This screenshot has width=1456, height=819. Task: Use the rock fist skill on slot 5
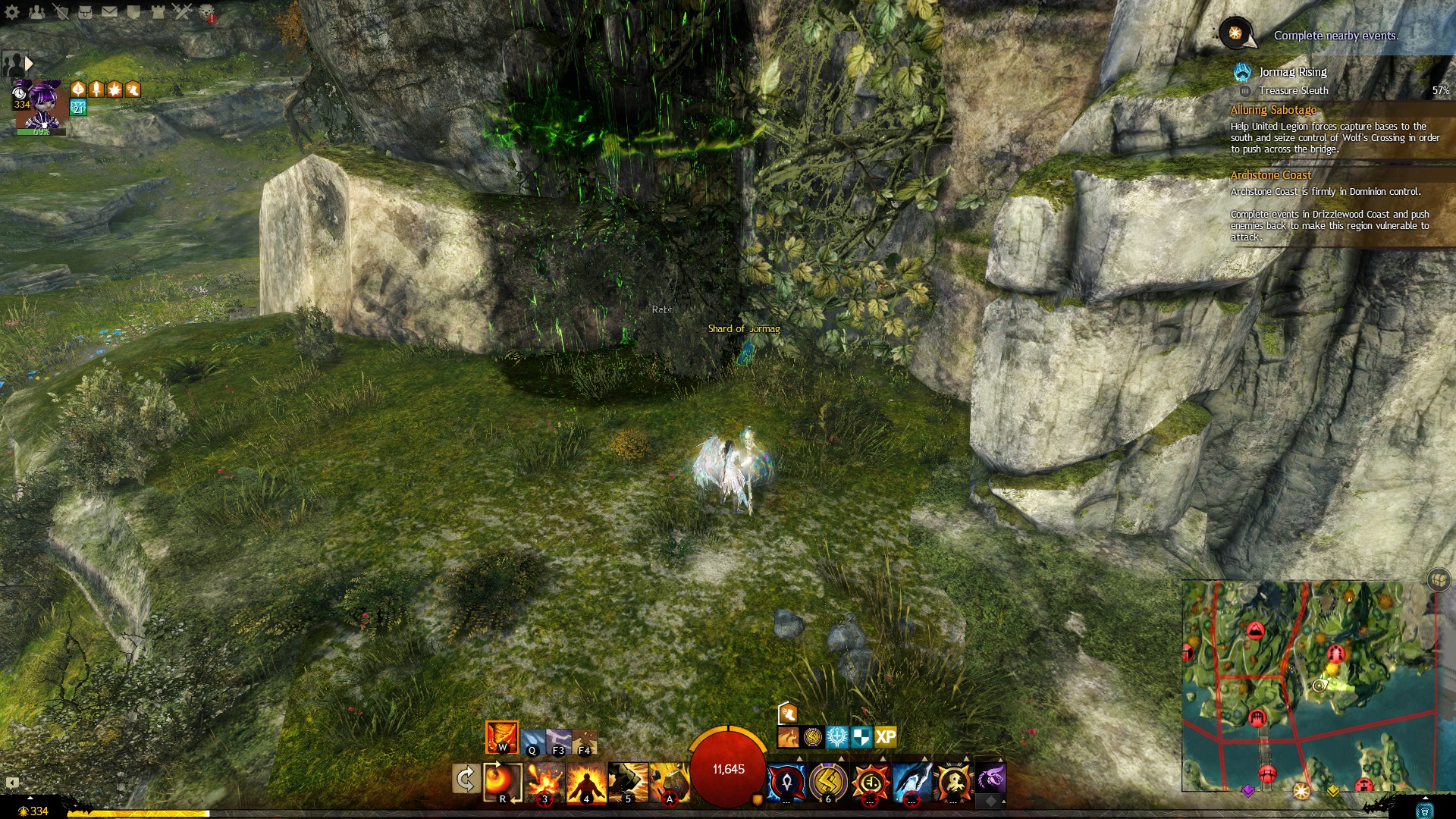click(628, 783)
